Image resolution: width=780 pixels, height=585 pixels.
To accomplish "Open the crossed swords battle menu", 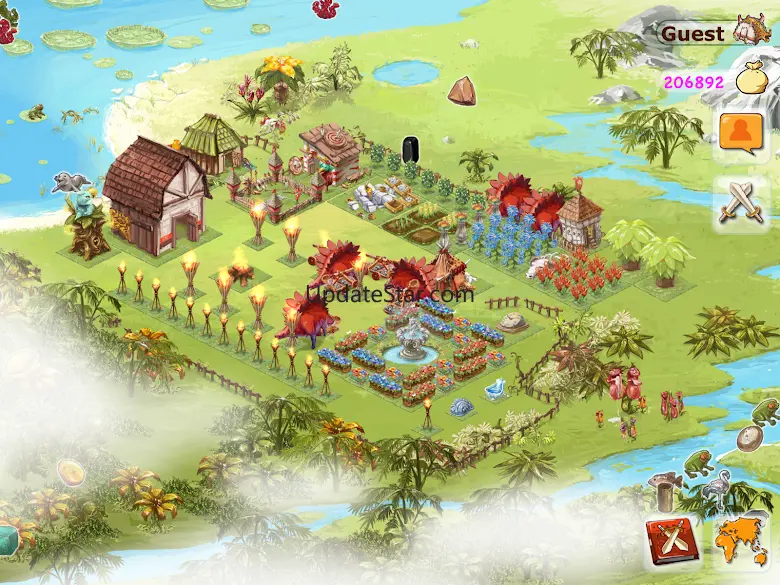I will click(x=742, y=203).
